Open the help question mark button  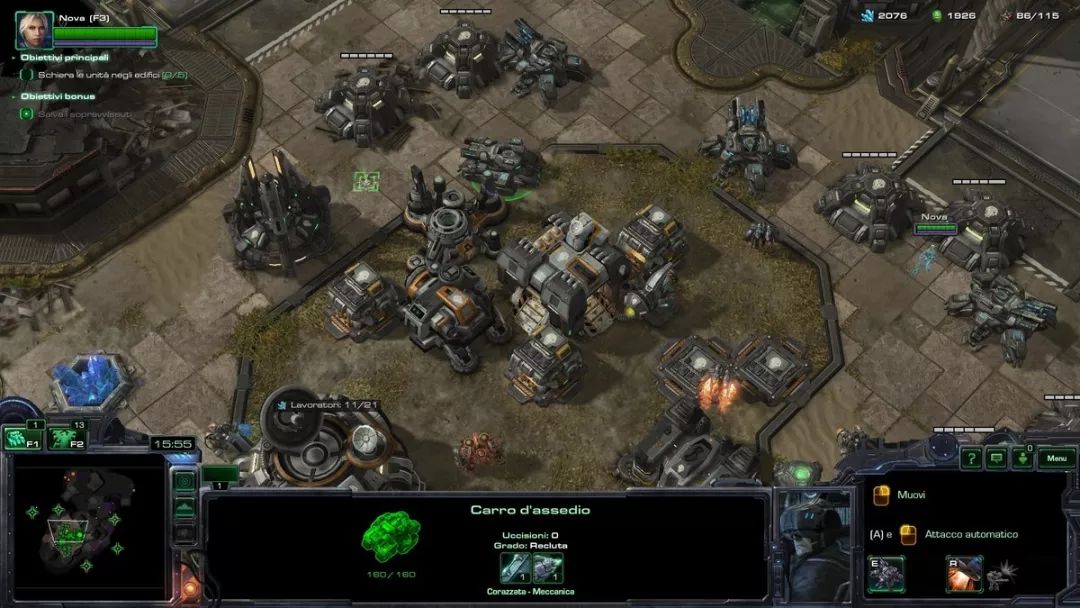(x=970, y=459)
